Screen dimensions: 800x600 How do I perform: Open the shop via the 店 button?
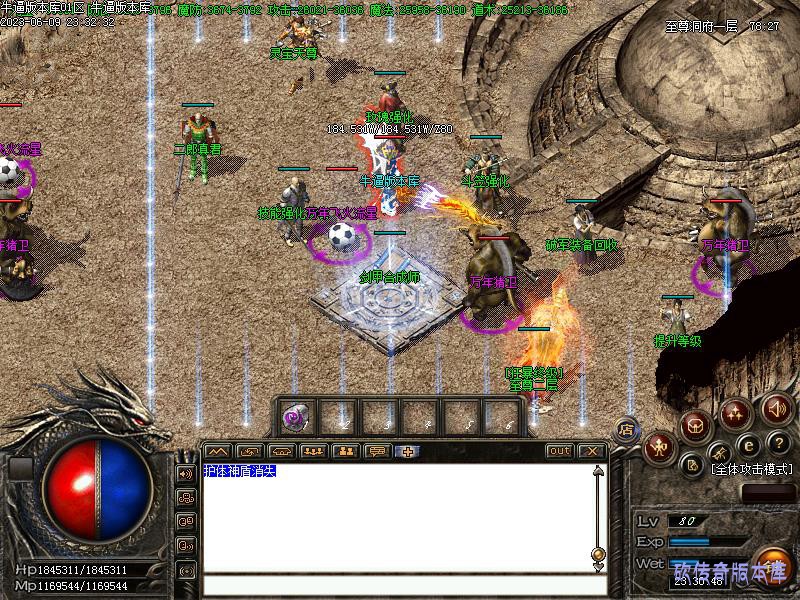coord(627,429)
